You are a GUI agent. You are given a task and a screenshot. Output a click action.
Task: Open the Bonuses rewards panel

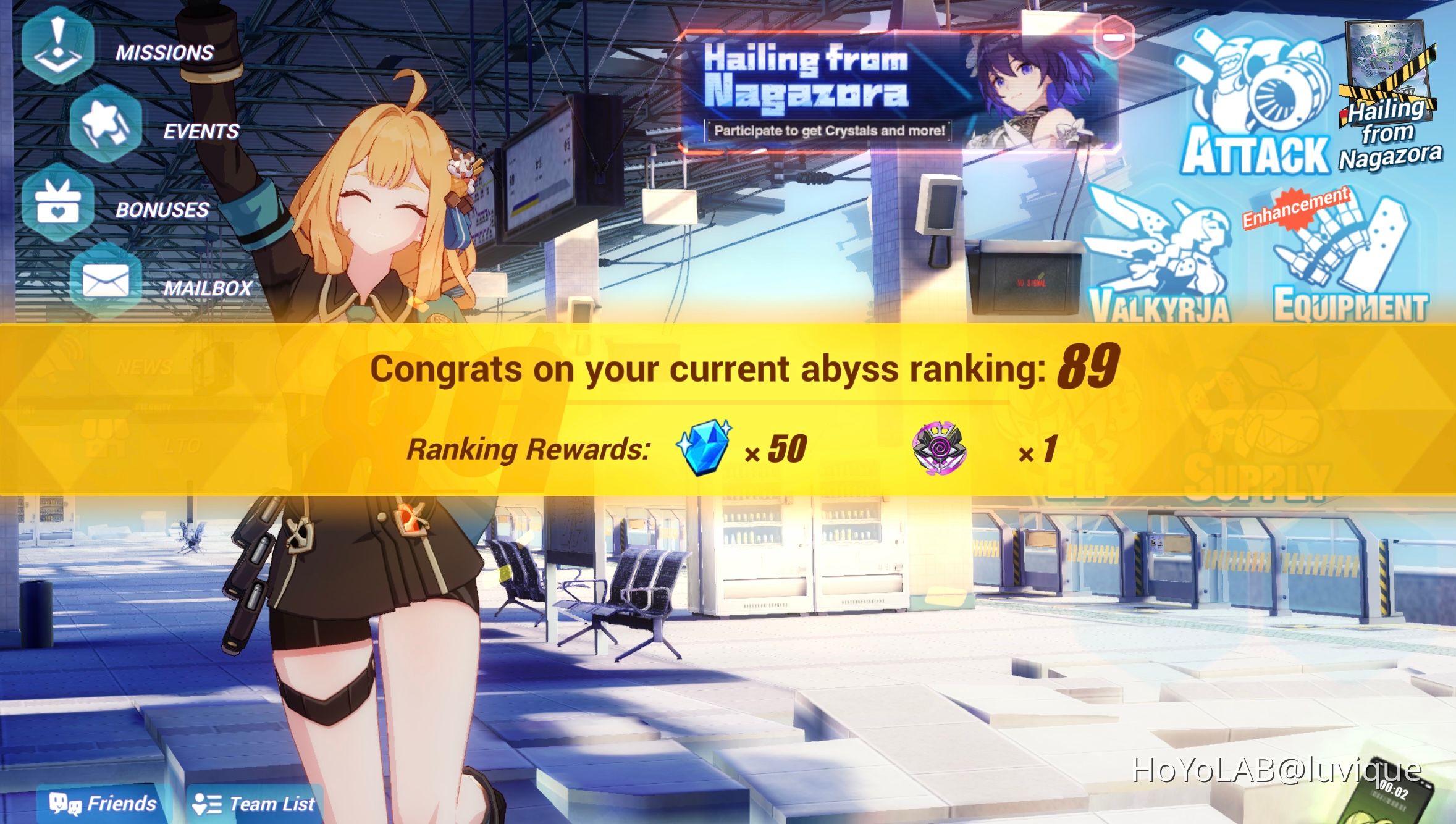click(59, 204)
